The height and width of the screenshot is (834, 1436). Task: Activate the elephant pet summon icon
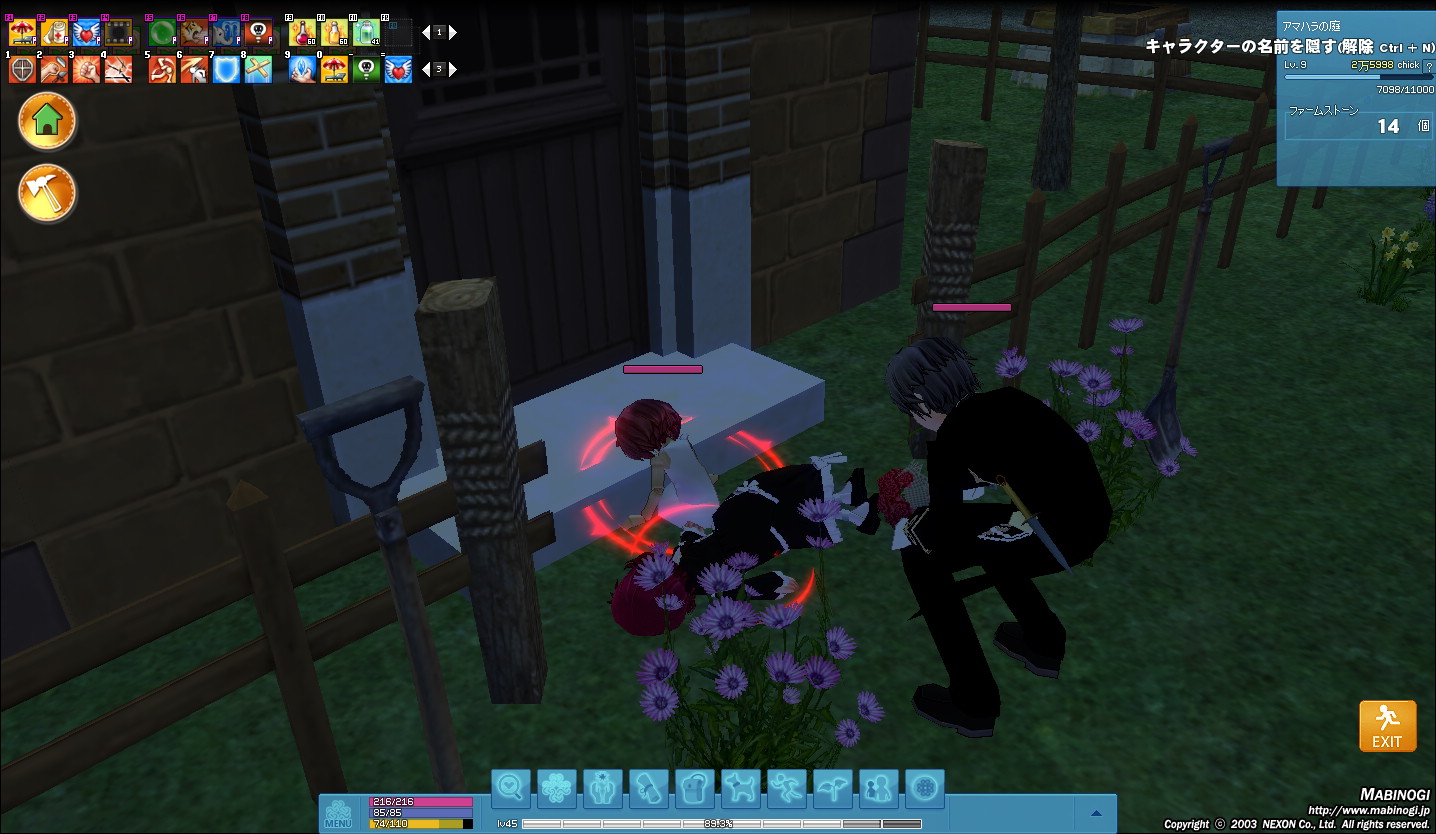coord(225,33)
